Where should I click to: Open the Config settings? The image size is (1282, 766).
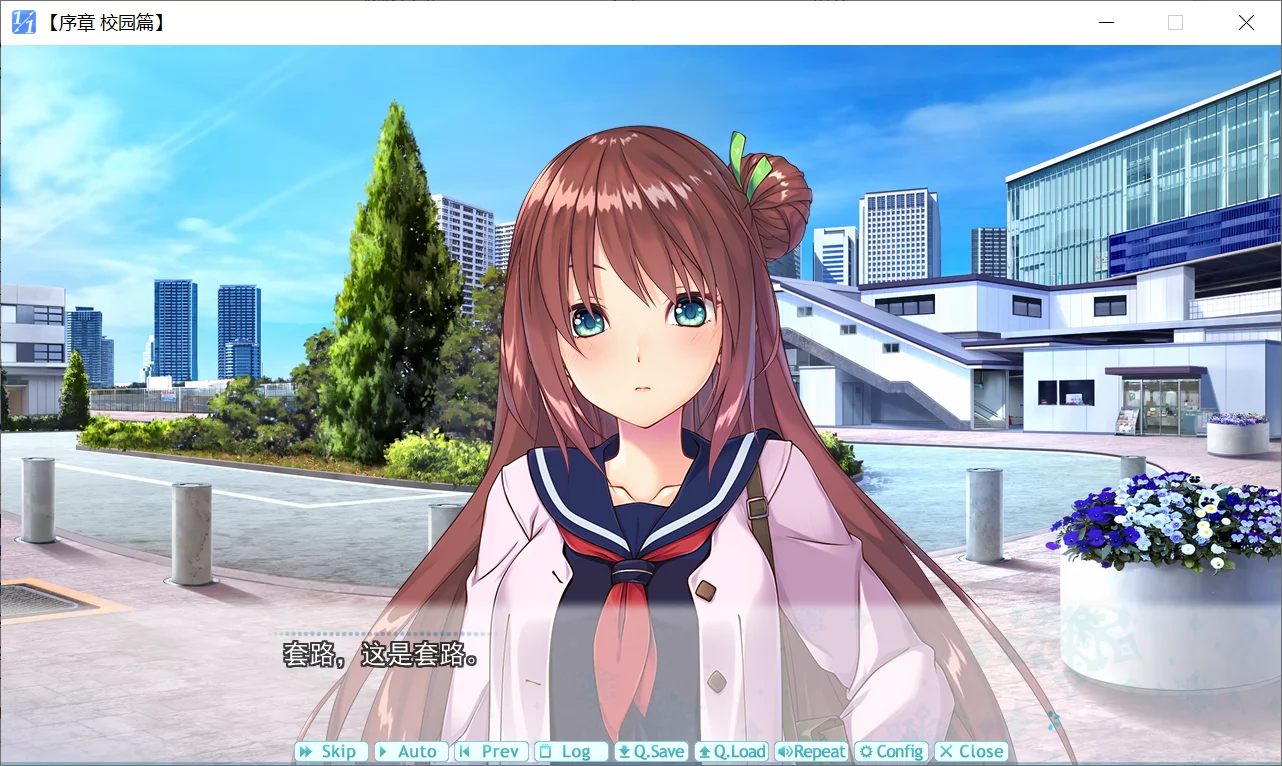891,752
